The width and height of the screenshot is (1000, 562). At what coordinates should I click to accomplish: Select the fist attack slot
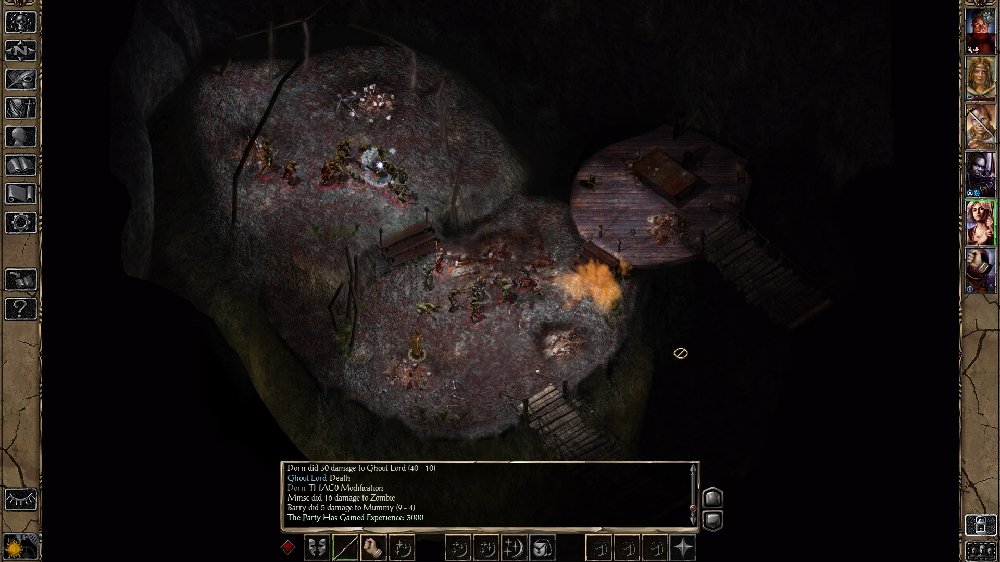(x=374, y=547)
